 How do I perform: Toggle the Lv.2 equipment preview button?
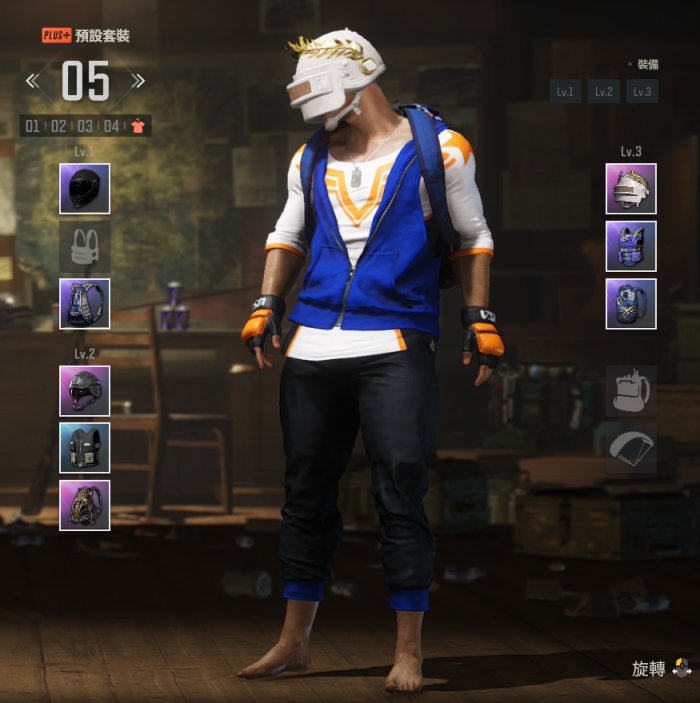(603, 92)
